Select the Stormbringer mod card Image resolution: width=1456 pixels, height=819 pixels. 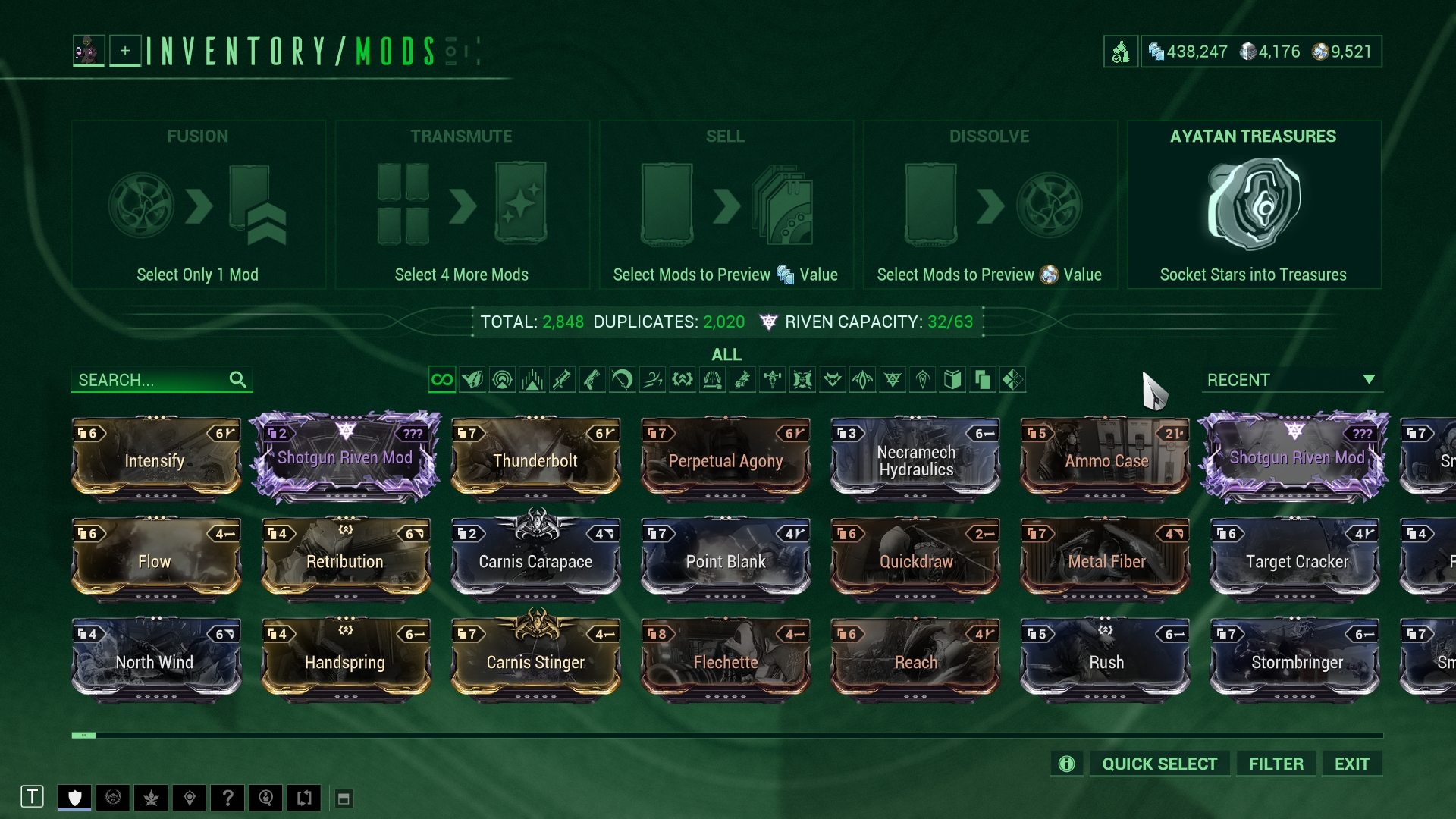pyautogui.click(x=1295, y=661)
